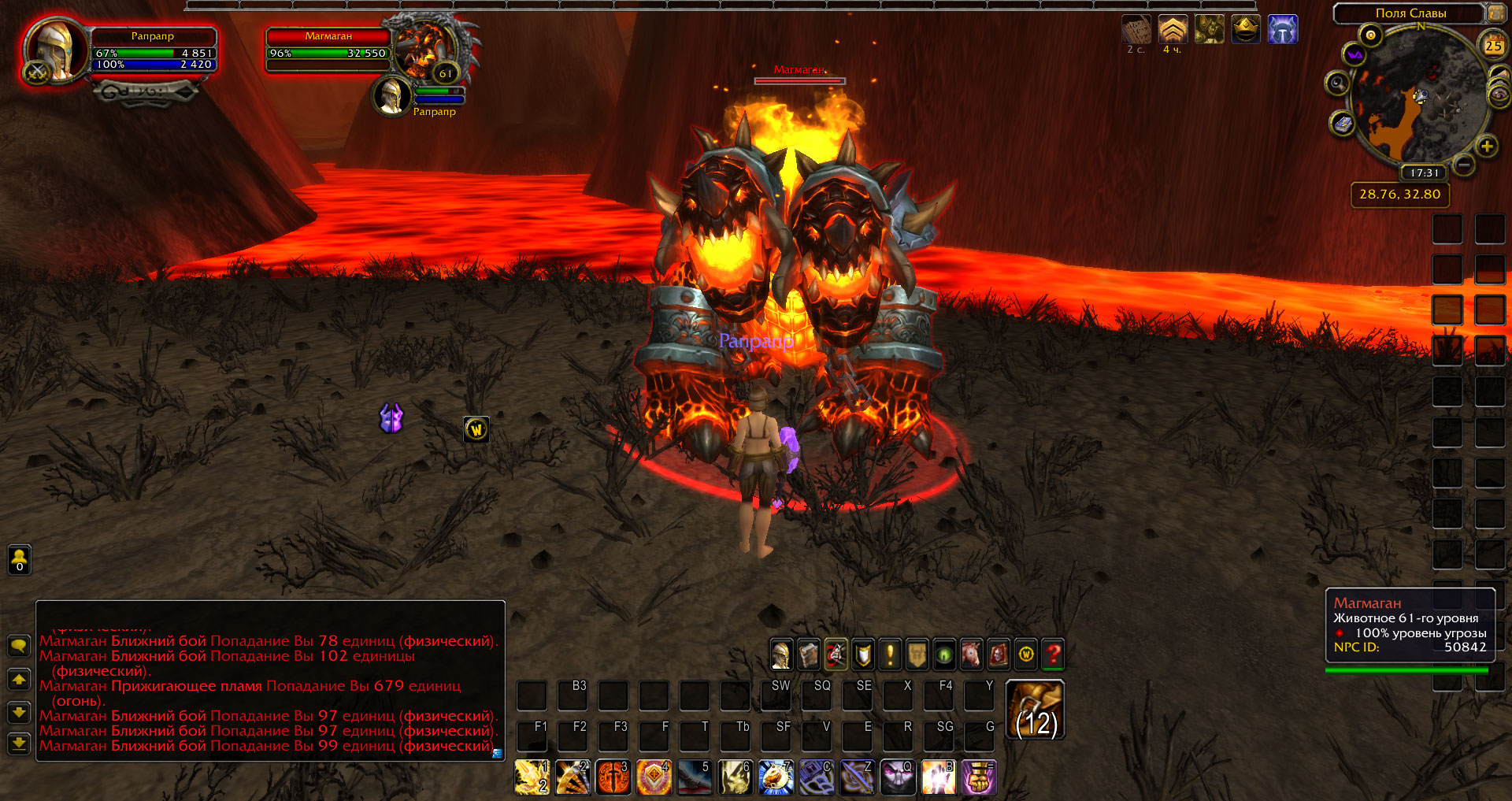
Task: Use the golden shield ability on slot 4
Action: coord(654,777)
